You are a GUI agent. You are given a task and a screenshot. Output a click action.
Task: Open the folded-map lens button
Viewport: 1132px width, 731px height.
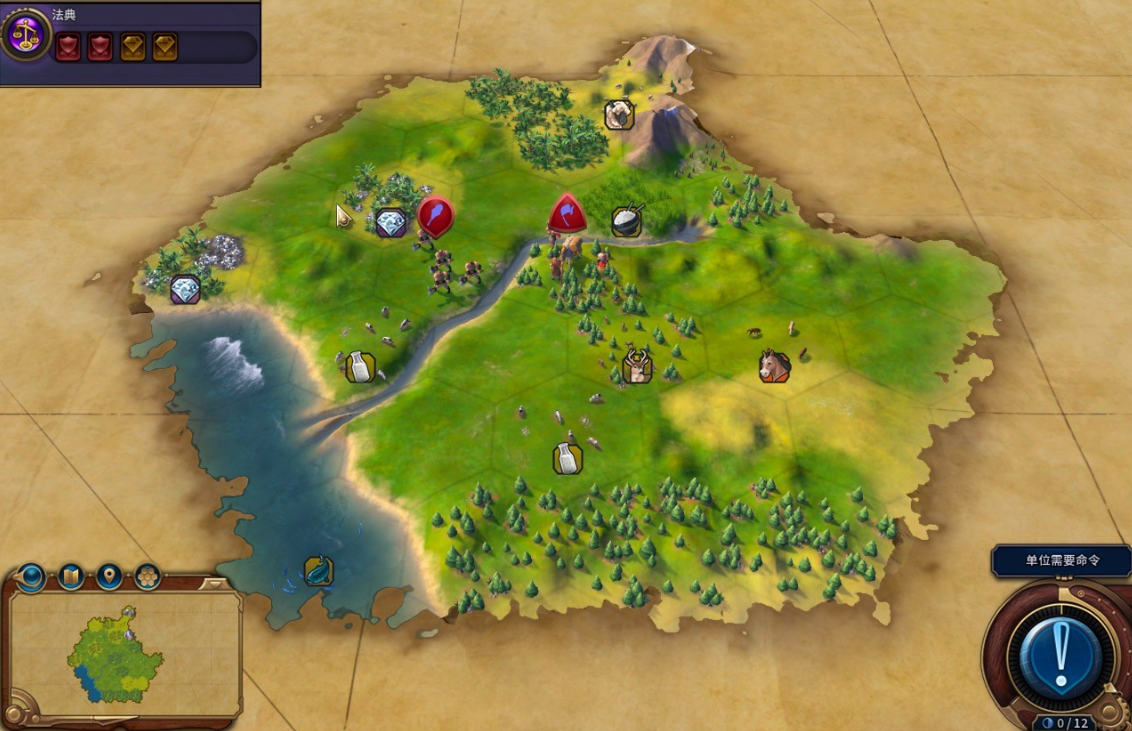coord(71,577)
